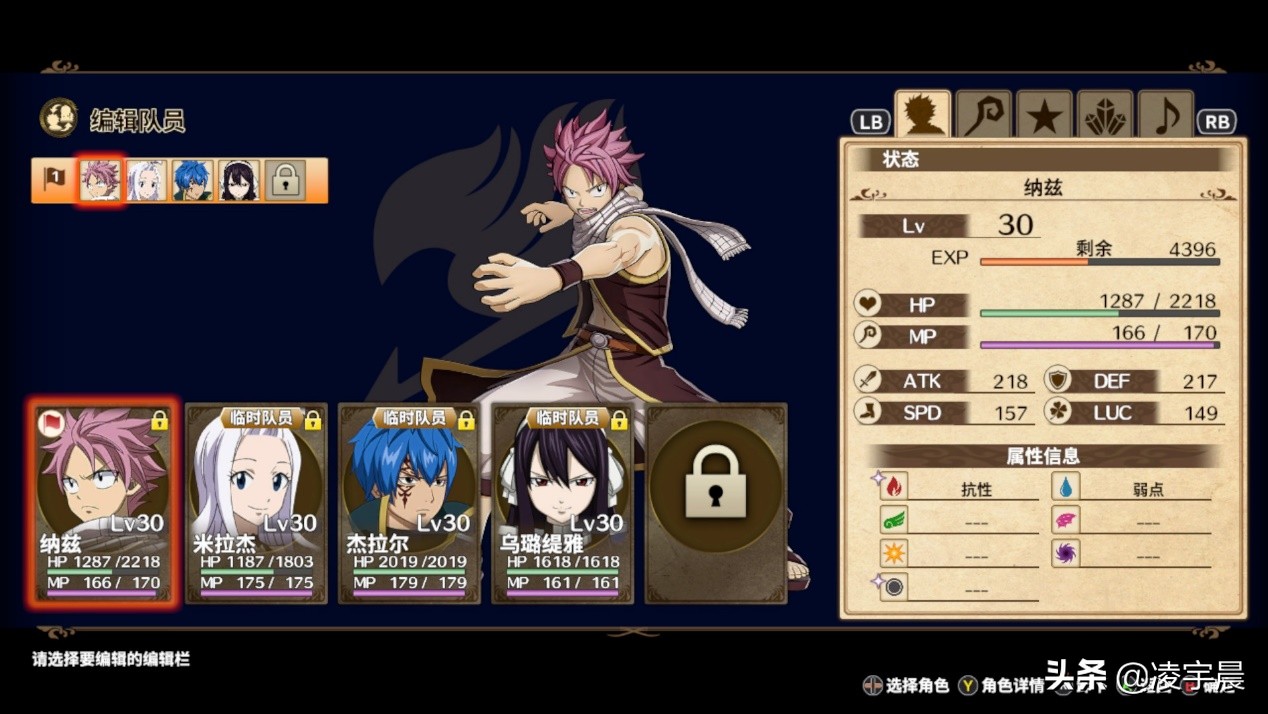
Task: Select Natsu's small portrait in party bar
Action: (100, 181)
